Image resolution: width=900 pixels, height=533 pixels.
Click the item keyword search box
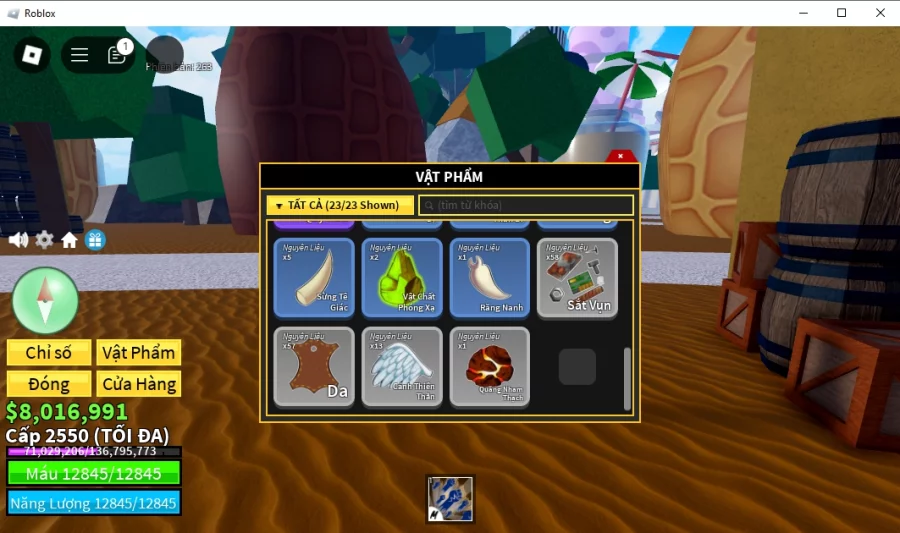point(526,205)
